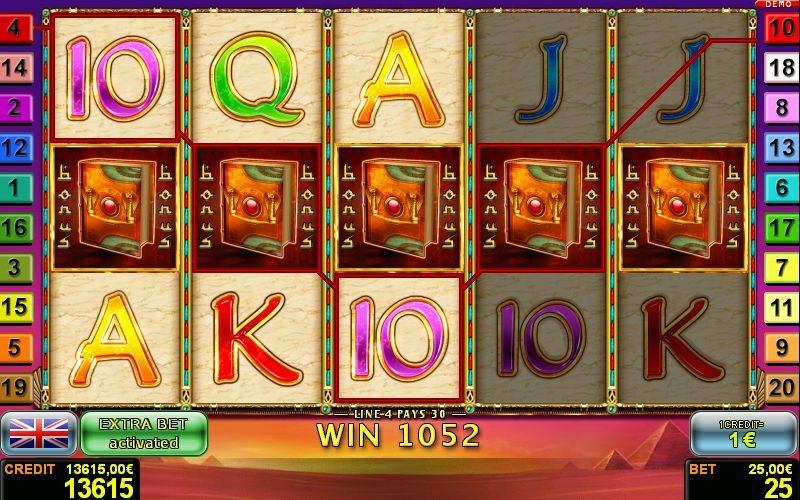
Task: Toggle the Extra Bet button
Action: (x=143, y=434)
